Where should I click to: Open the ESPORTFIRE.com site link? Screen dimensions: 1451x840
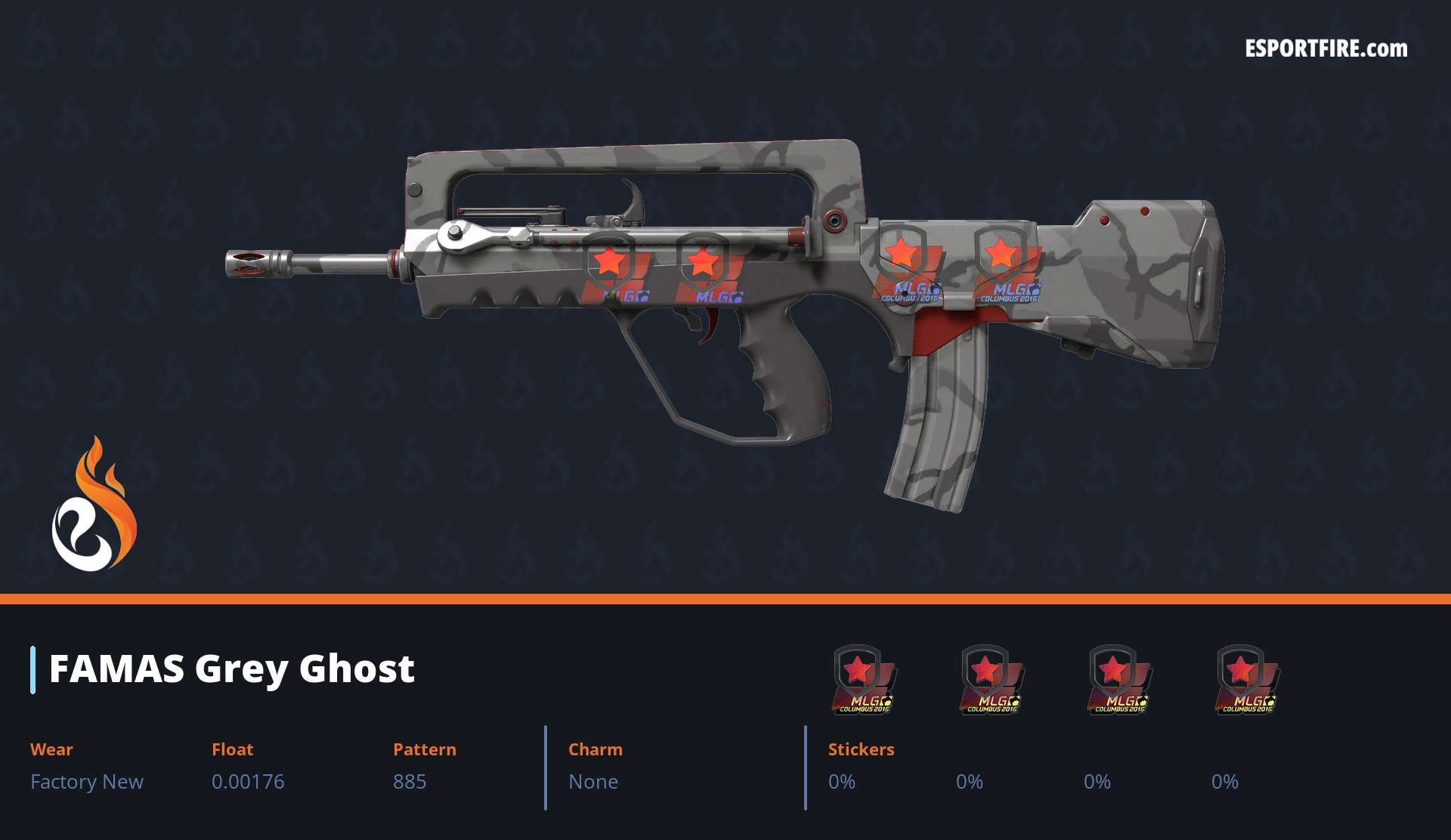[1326, 49]
